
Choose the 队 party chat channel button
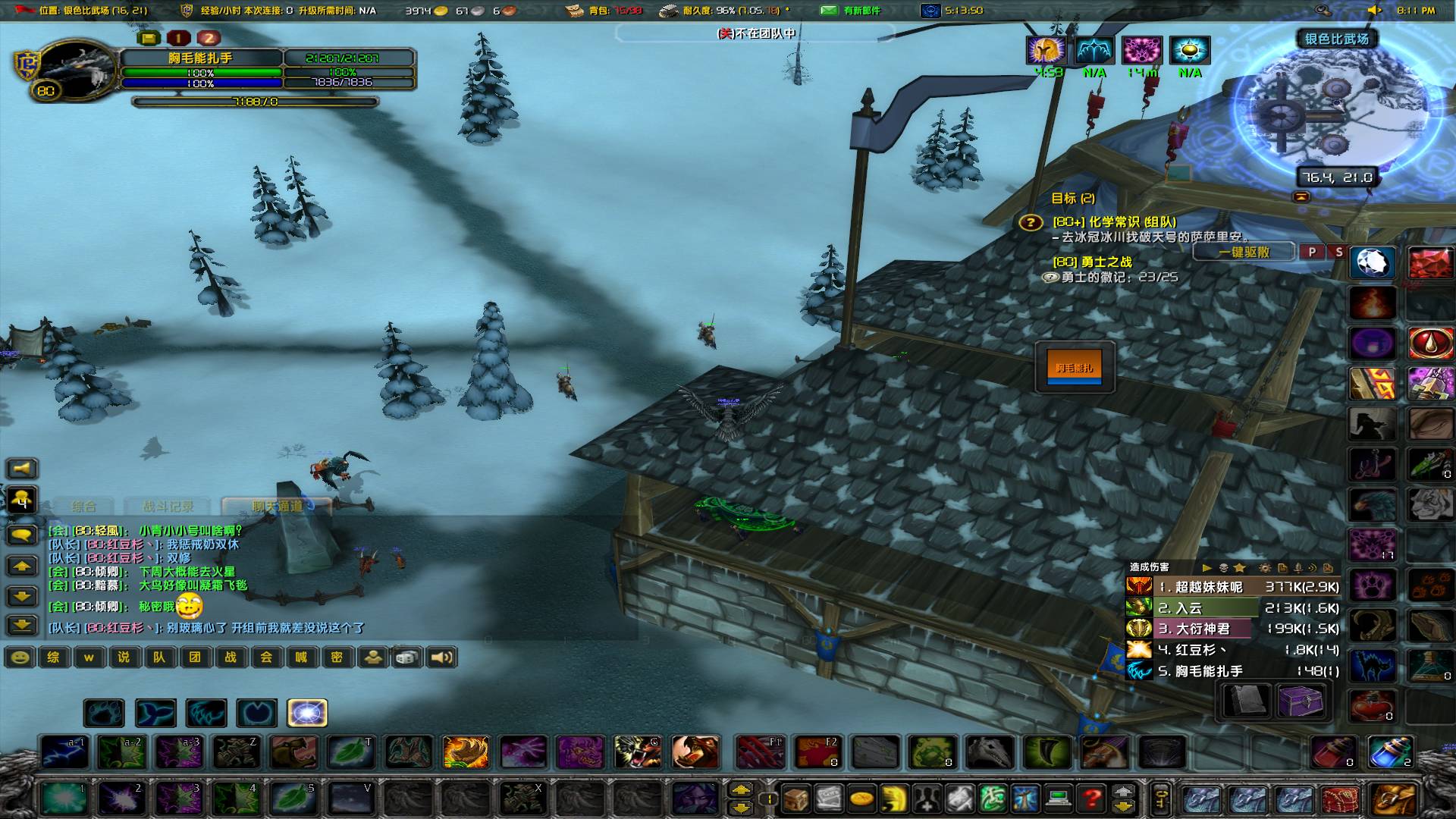(x=159, y=657)
